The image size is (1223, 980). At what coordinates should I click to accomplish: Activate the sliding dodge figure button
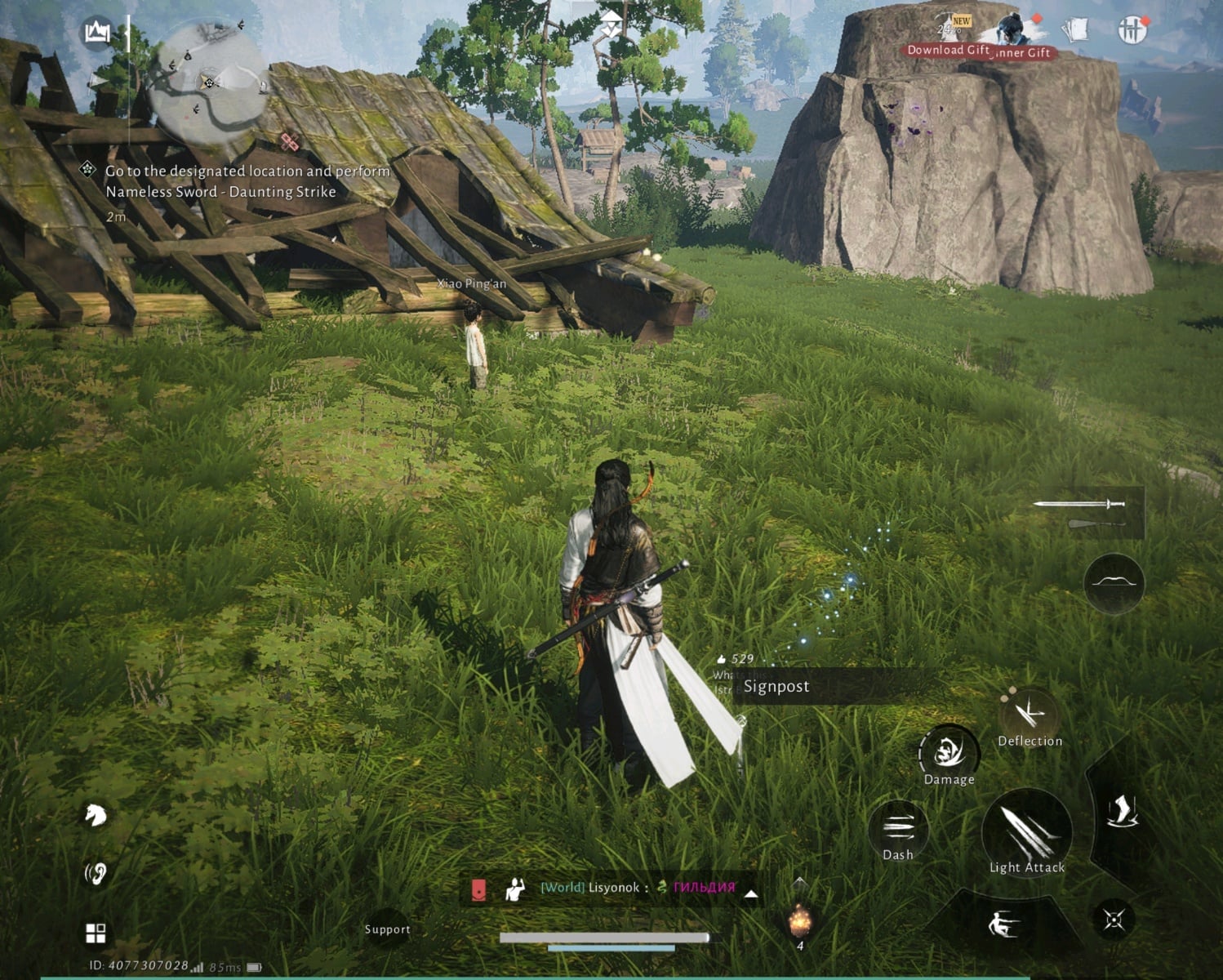coord(1003,924)
